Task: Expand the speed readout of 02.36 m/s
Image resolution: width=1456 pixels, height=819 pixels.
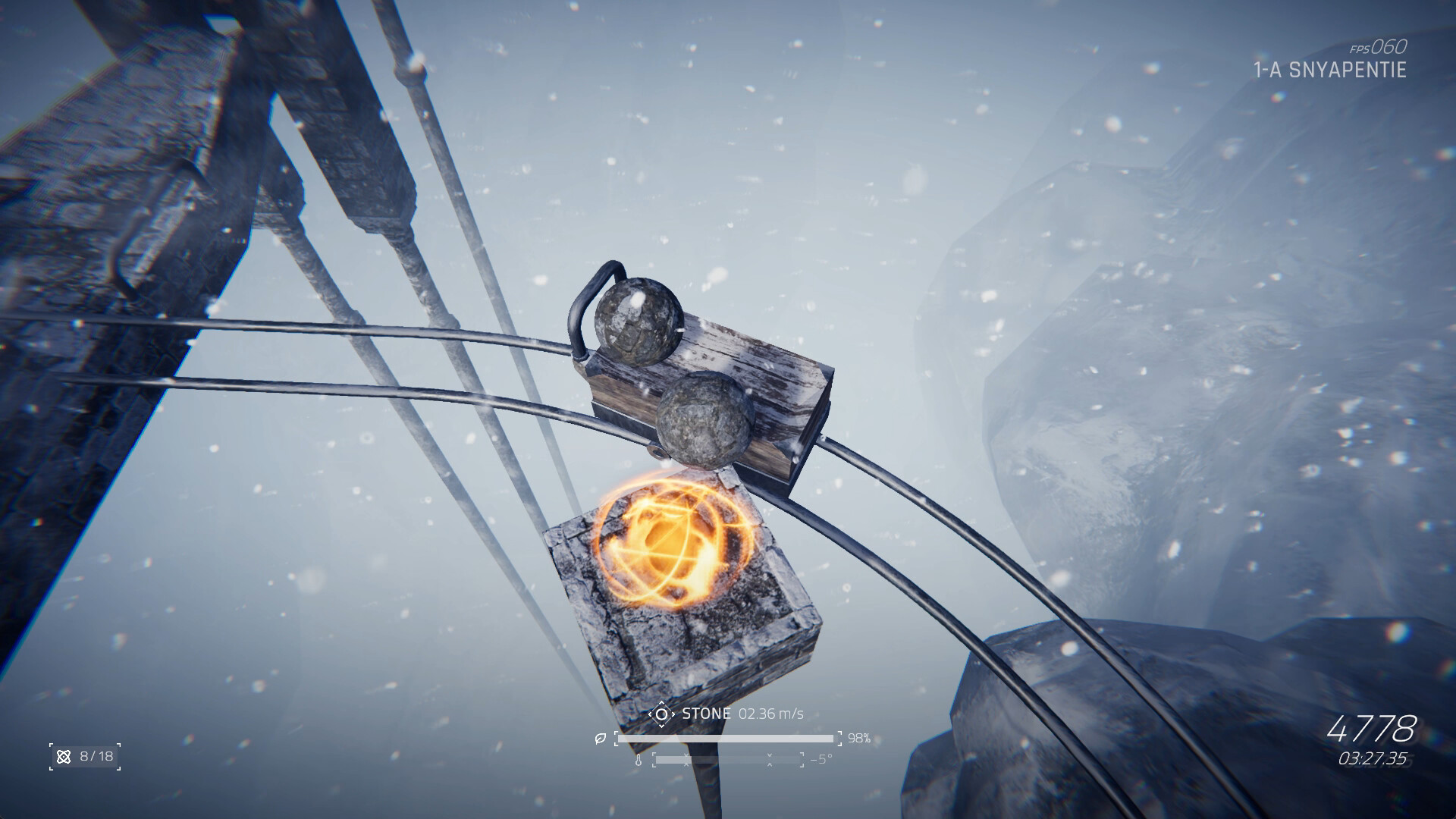Action: [772, 713]
